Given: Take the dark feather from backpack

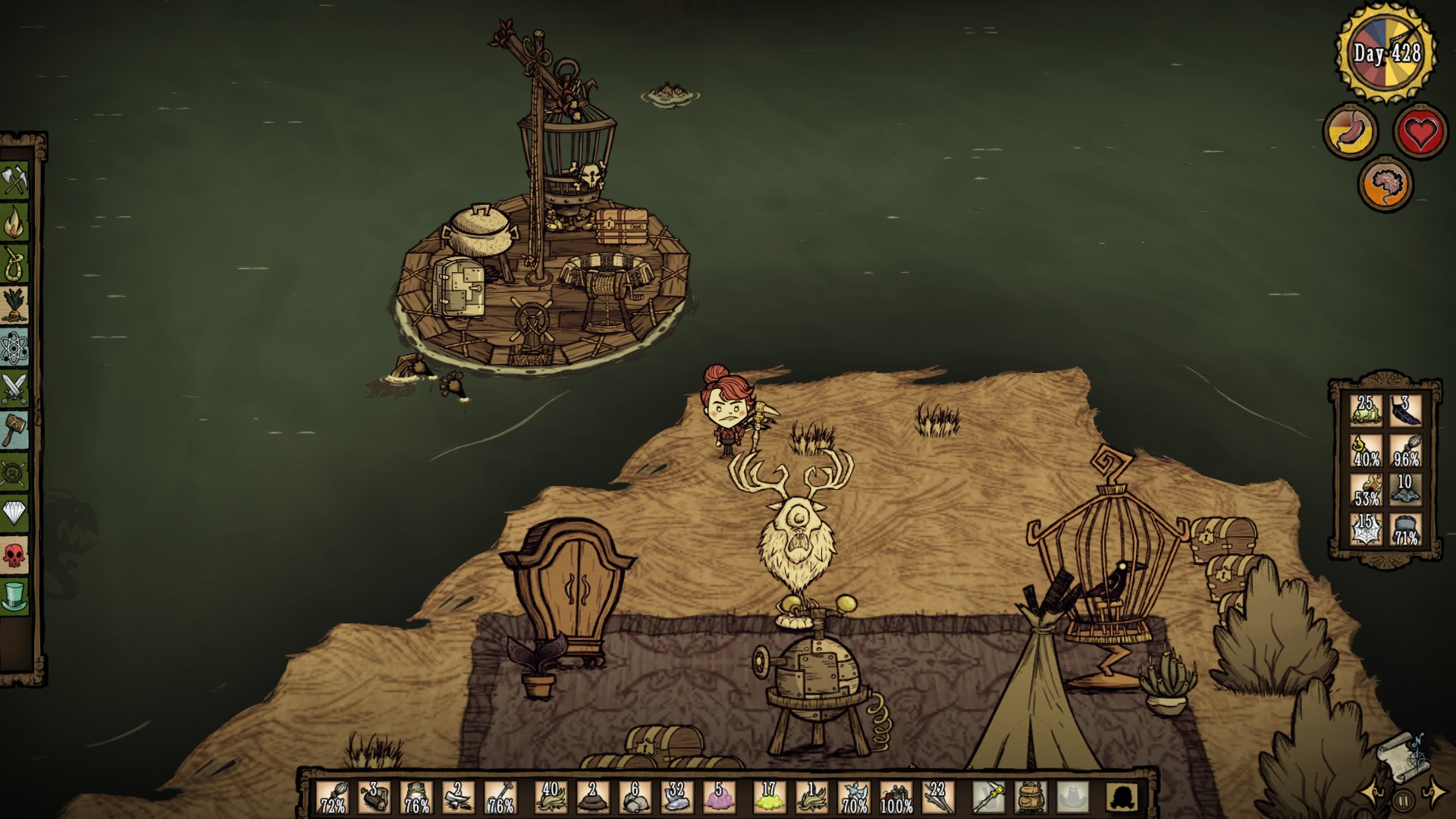Looking at the screenshot, I should [x=1406, y=412].
